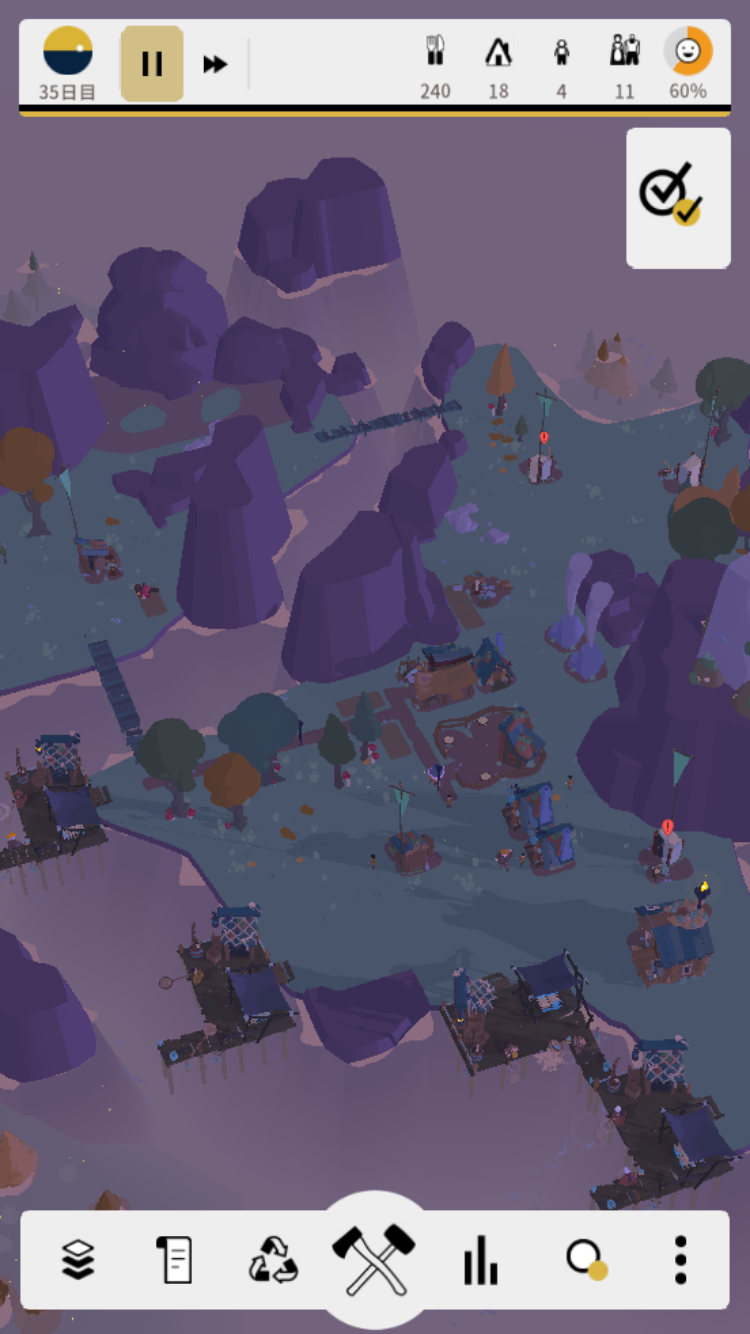Select the two-villagers population icon
Image resolution: width=750 pixels, height=1334 pixels.
click(x=625, y=52)
